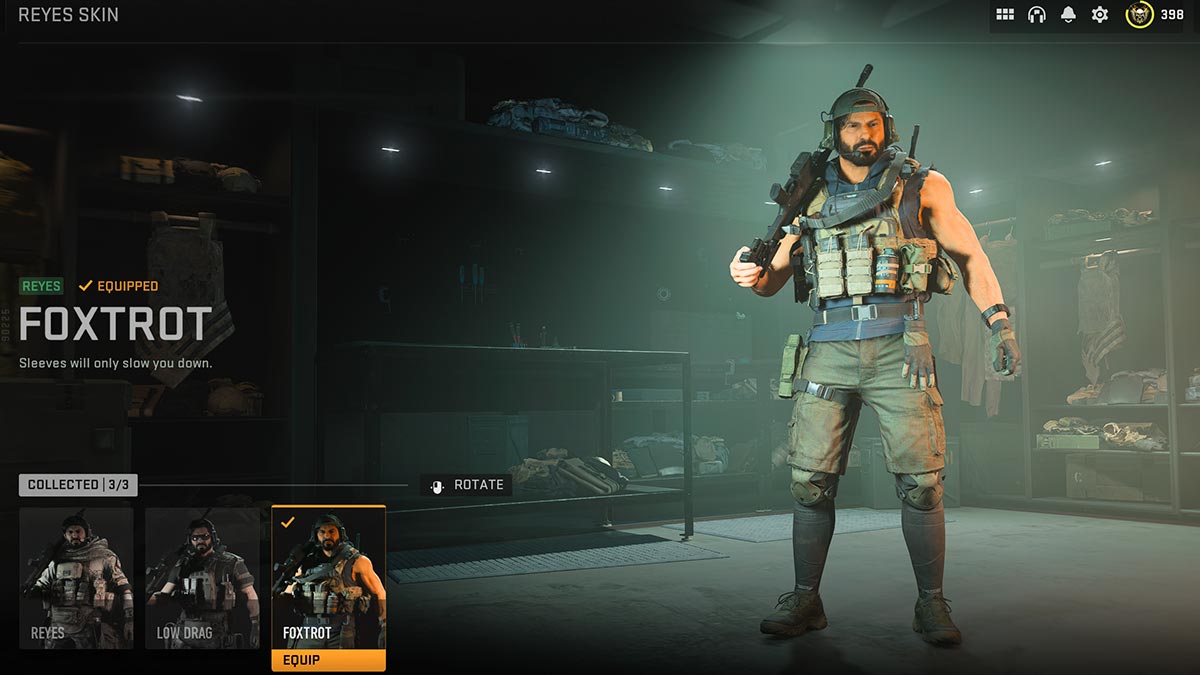Choose the Low Drag skin thumbnail

(x=202, y=577)
